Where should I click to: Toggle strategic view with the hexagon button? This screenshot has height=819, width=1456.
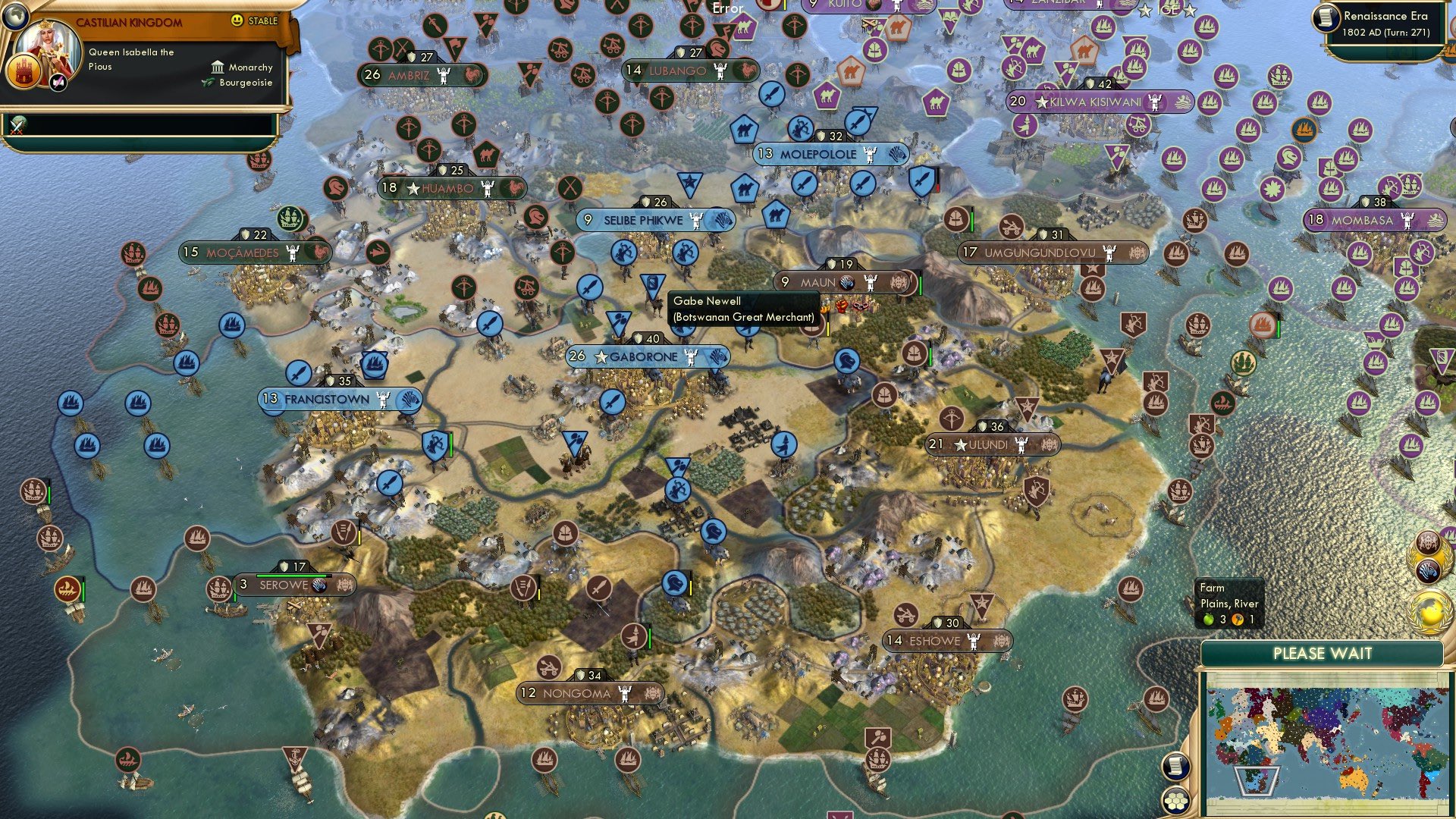coord(1176,801)
